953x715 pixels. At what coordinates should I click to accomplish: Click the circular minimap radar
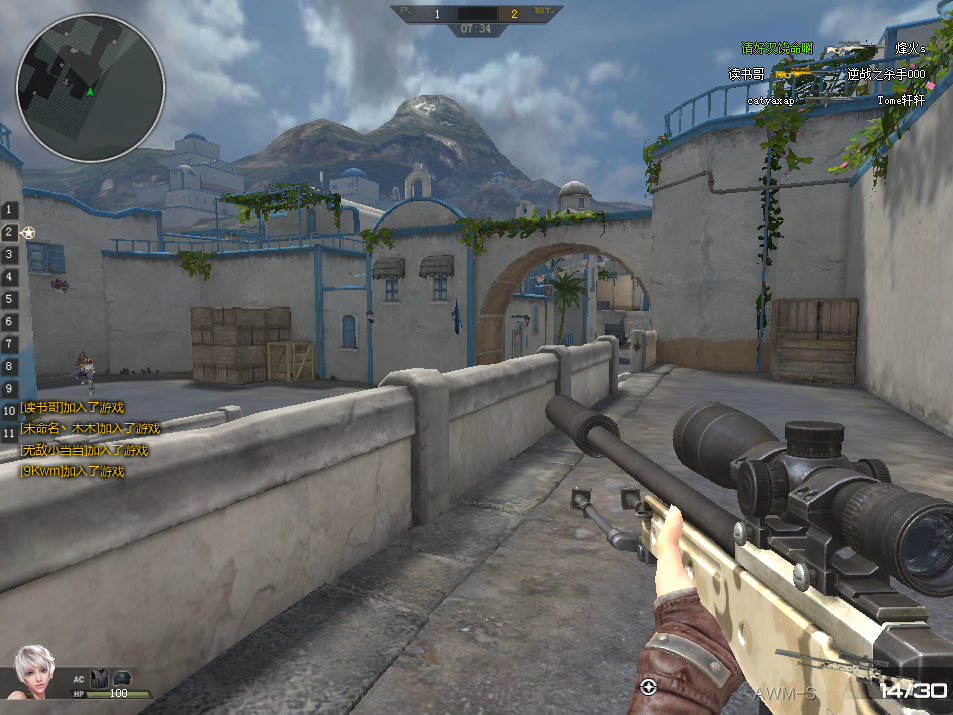[89, 87]
